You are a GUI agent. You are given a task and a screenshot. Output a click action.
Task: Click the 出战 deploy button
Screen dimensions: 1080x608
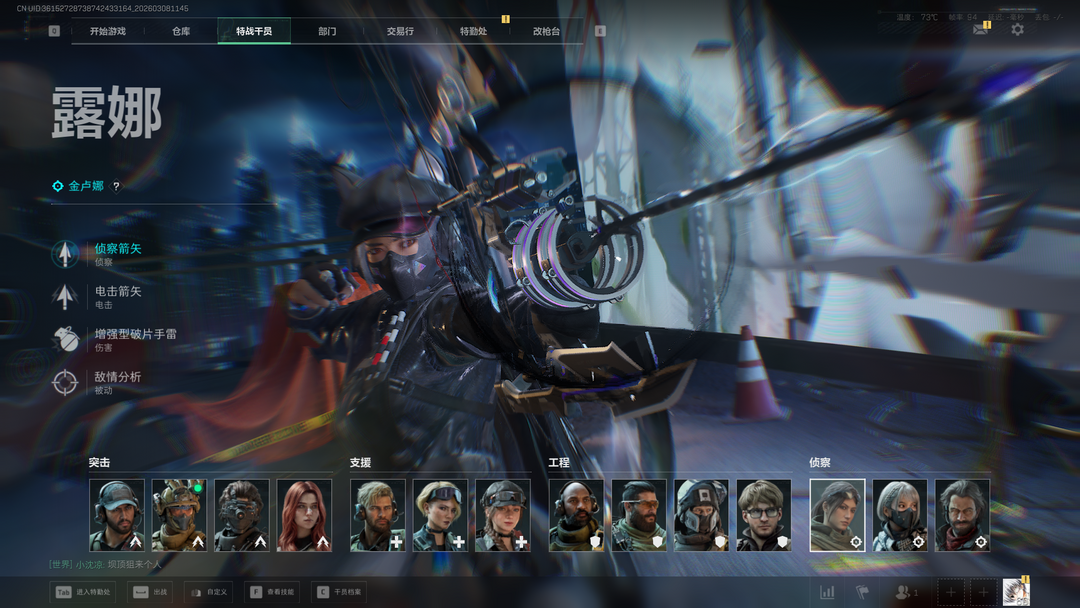click(151, 592)
